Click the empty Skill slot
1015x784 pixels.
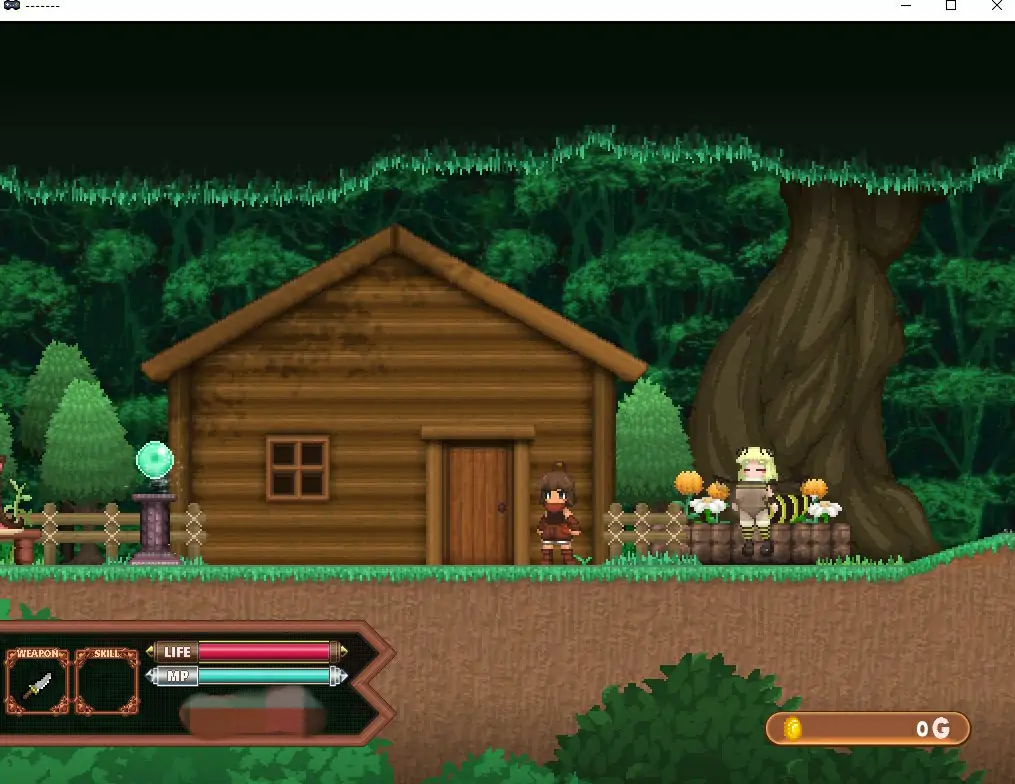click(x=106, y=685)
